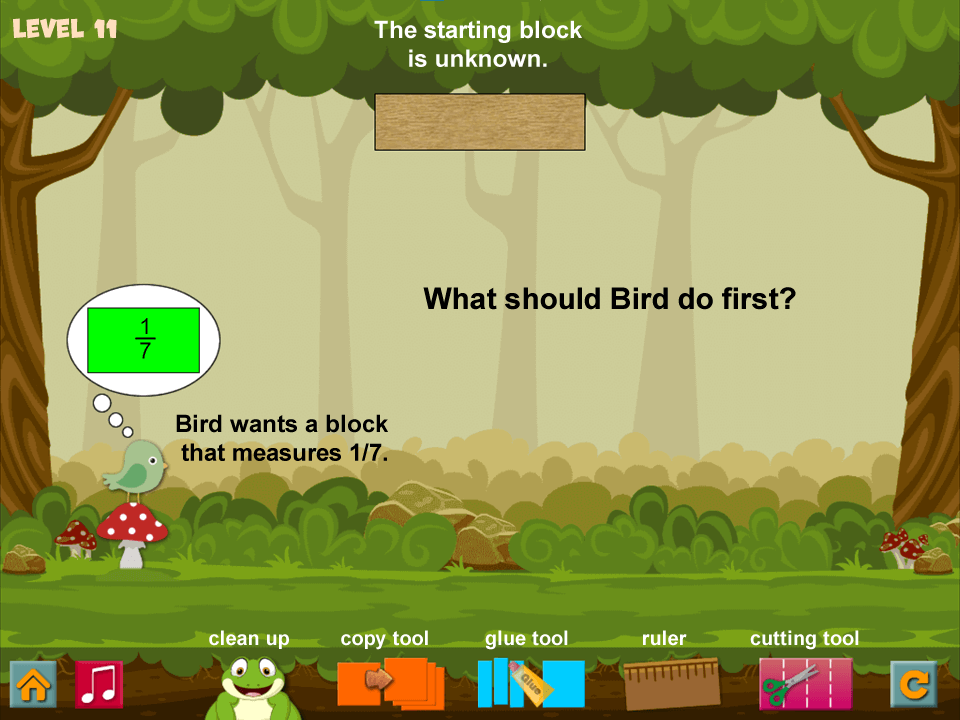The height and width of the screenshot is (720, 960).
Task: Click the orange C reset button
Action: tap(914, 684)
